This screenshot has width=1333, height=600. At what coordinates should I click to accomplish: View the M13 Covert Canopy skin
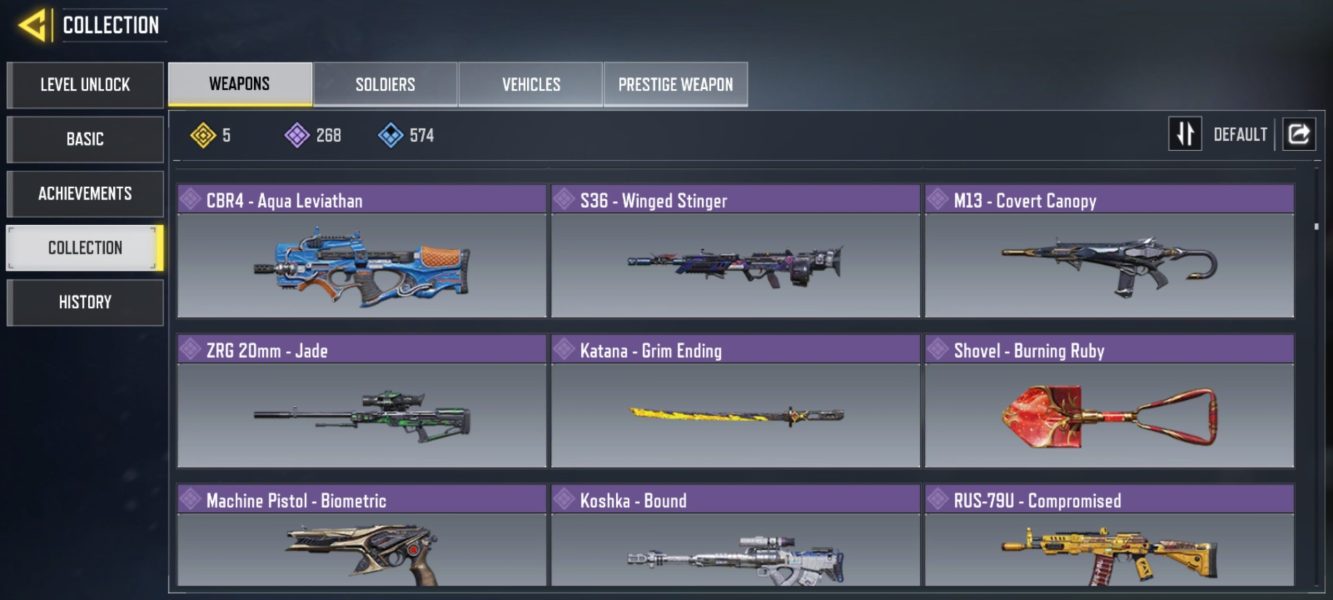coord(1109,264)
